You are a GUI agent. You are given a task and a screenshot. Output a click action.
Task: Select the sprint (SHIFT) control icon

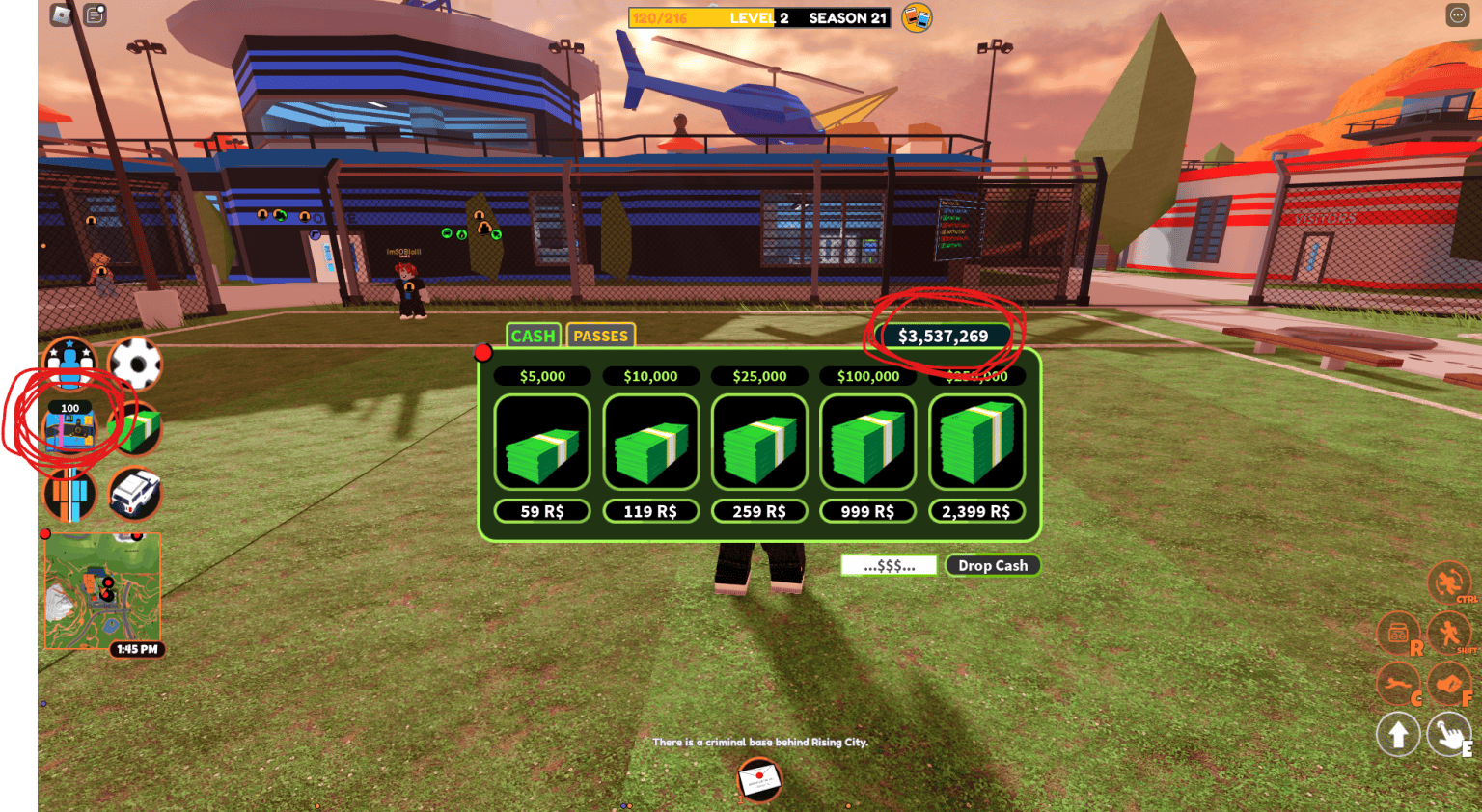[x=1448, y=634]
